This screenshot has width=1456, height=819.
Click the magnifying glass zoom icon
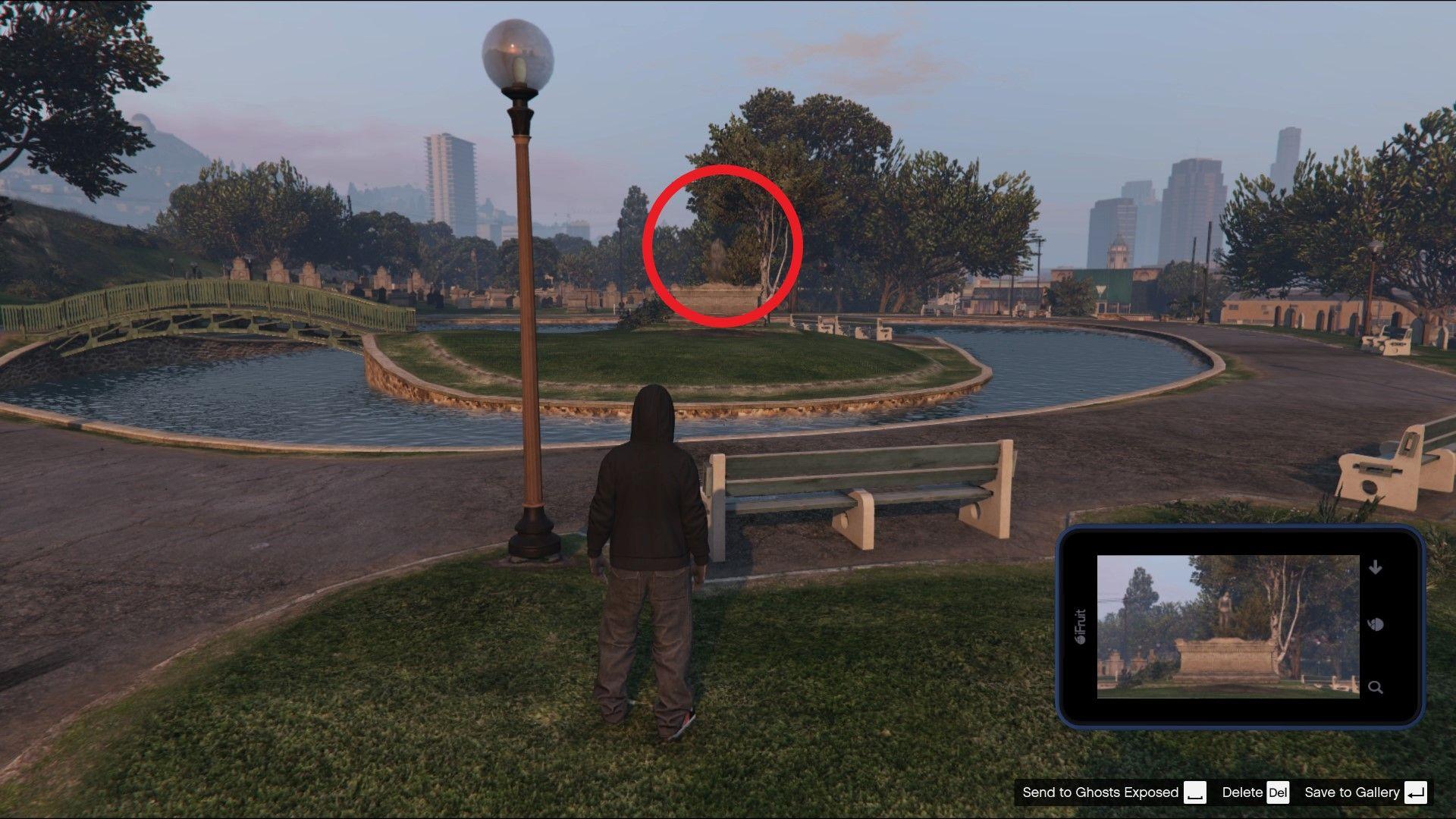pyautogui.click(x=1375, y=686)
